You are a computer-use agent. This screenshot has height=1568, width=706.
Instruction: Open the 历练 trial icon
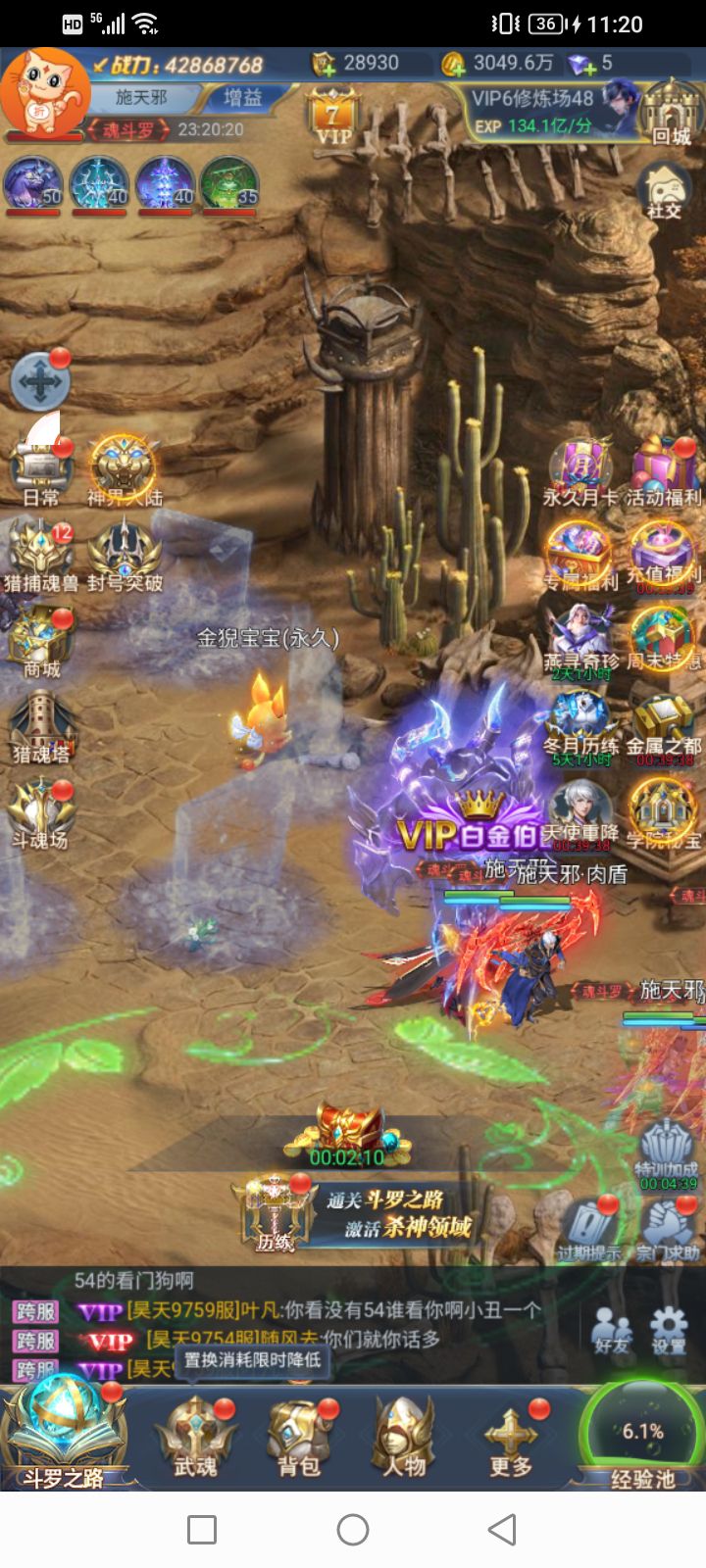click(x=275, y=1213)
